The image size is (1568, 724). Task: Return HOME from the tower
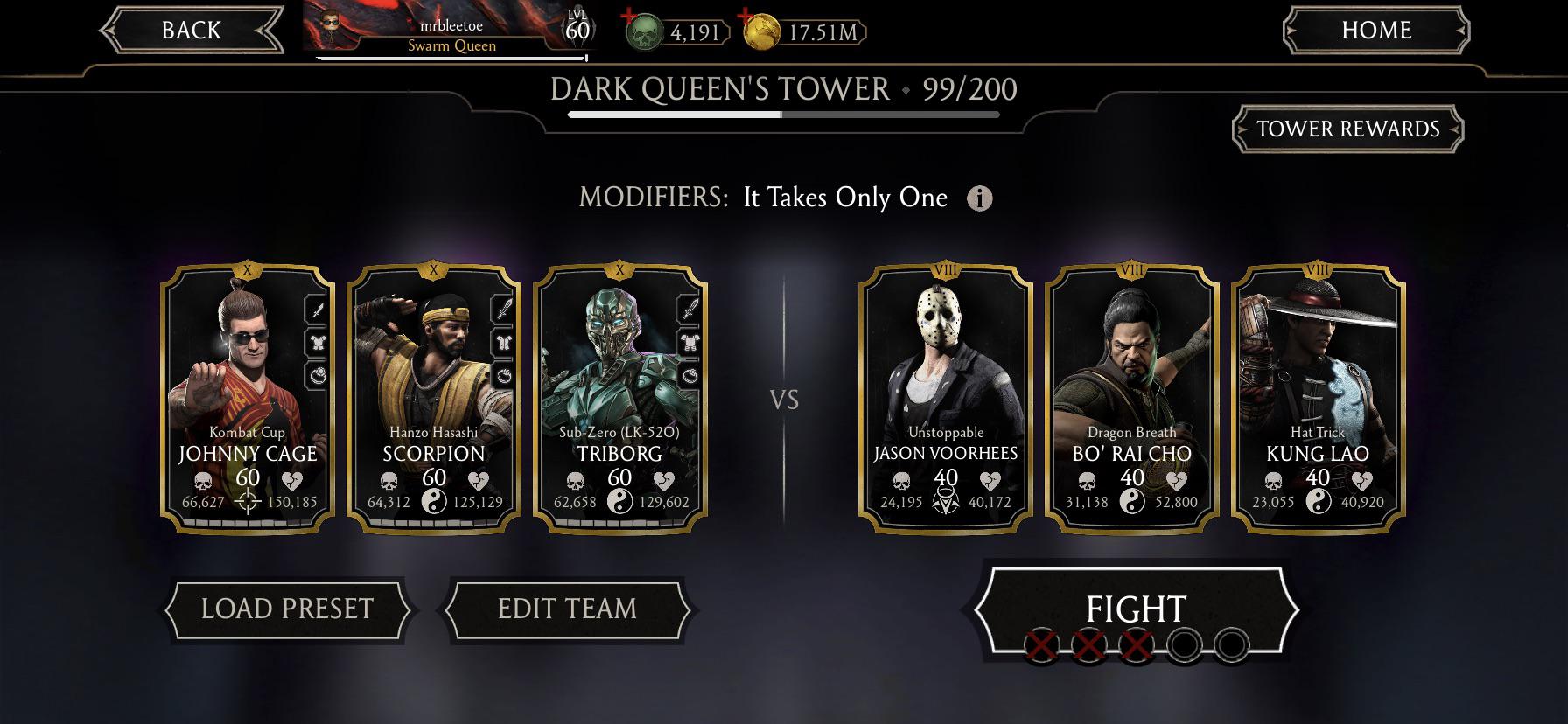(x=1376, y=30)
